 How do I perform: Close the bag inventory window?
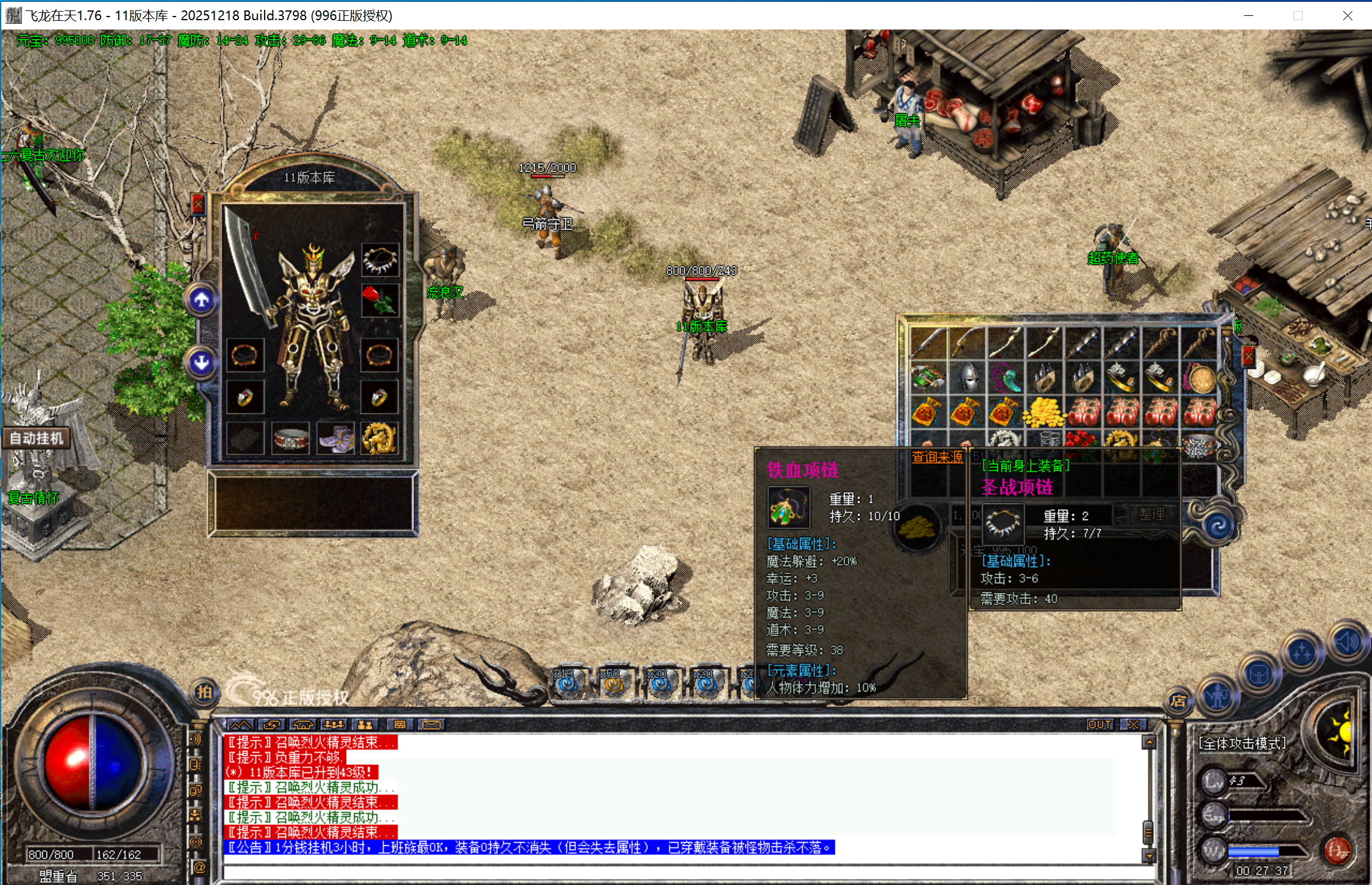(1248, 357)
